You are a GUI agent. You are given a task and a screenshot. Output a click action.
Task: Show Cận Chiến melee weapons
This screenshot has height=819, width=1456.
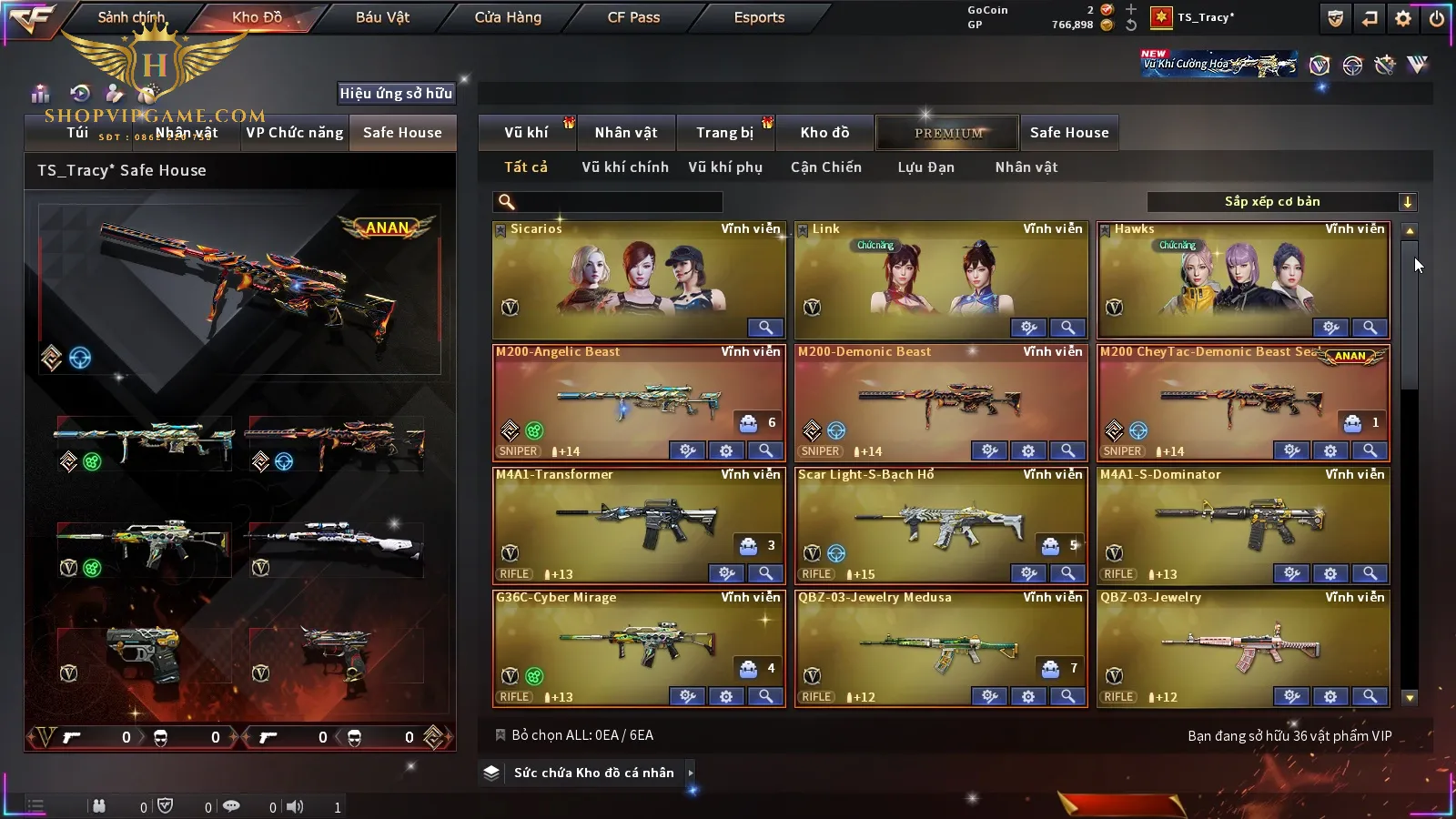coord(825,167)
